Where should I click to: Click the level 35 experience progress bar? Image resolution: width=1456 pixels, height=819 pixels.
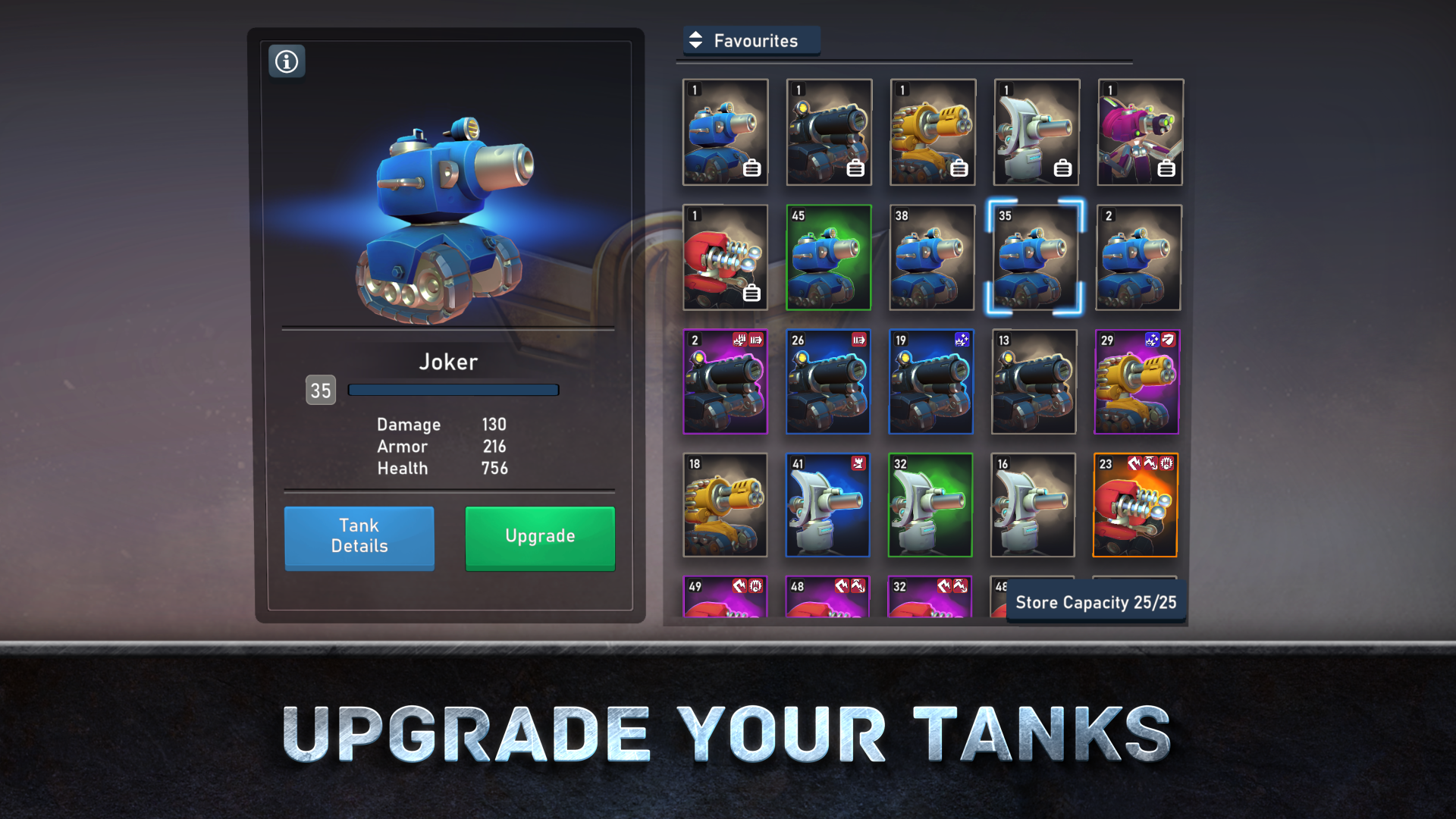(x=453, y=389)
